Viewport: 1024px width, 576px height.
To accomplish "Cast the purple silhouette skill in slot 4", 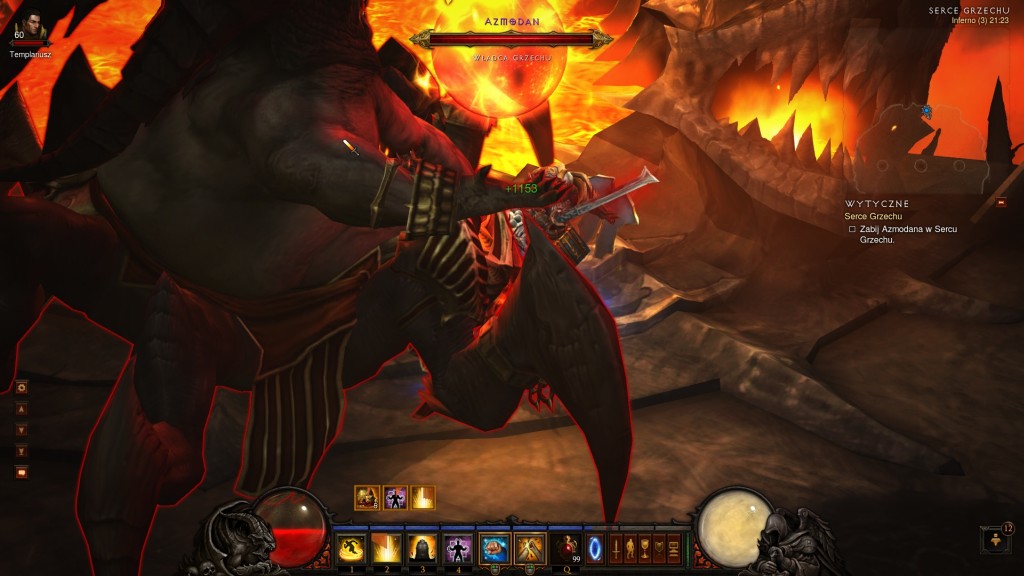I will pyautogui.click(x=457, y=548).
